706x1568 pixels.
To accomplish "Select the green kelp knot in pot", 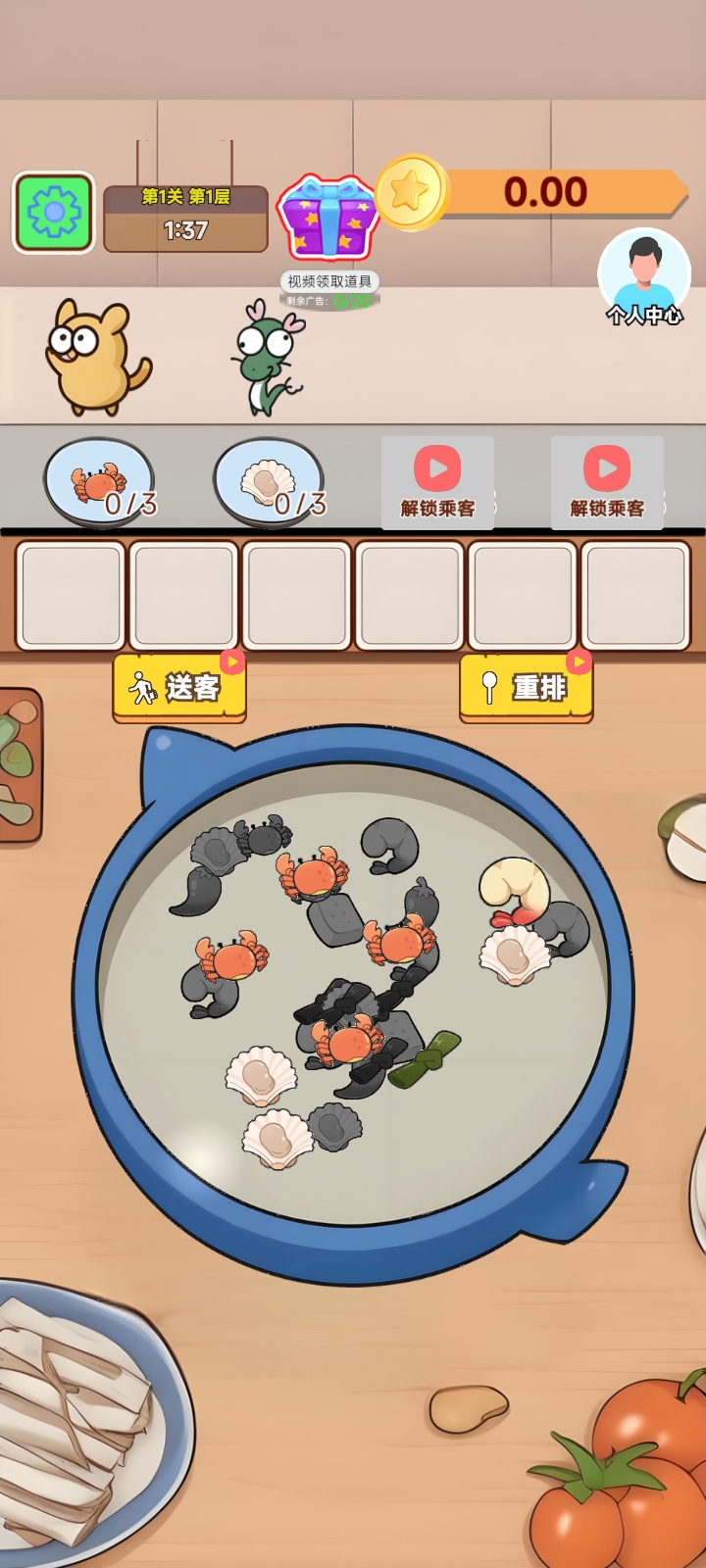I will [x=426, y=1058].
